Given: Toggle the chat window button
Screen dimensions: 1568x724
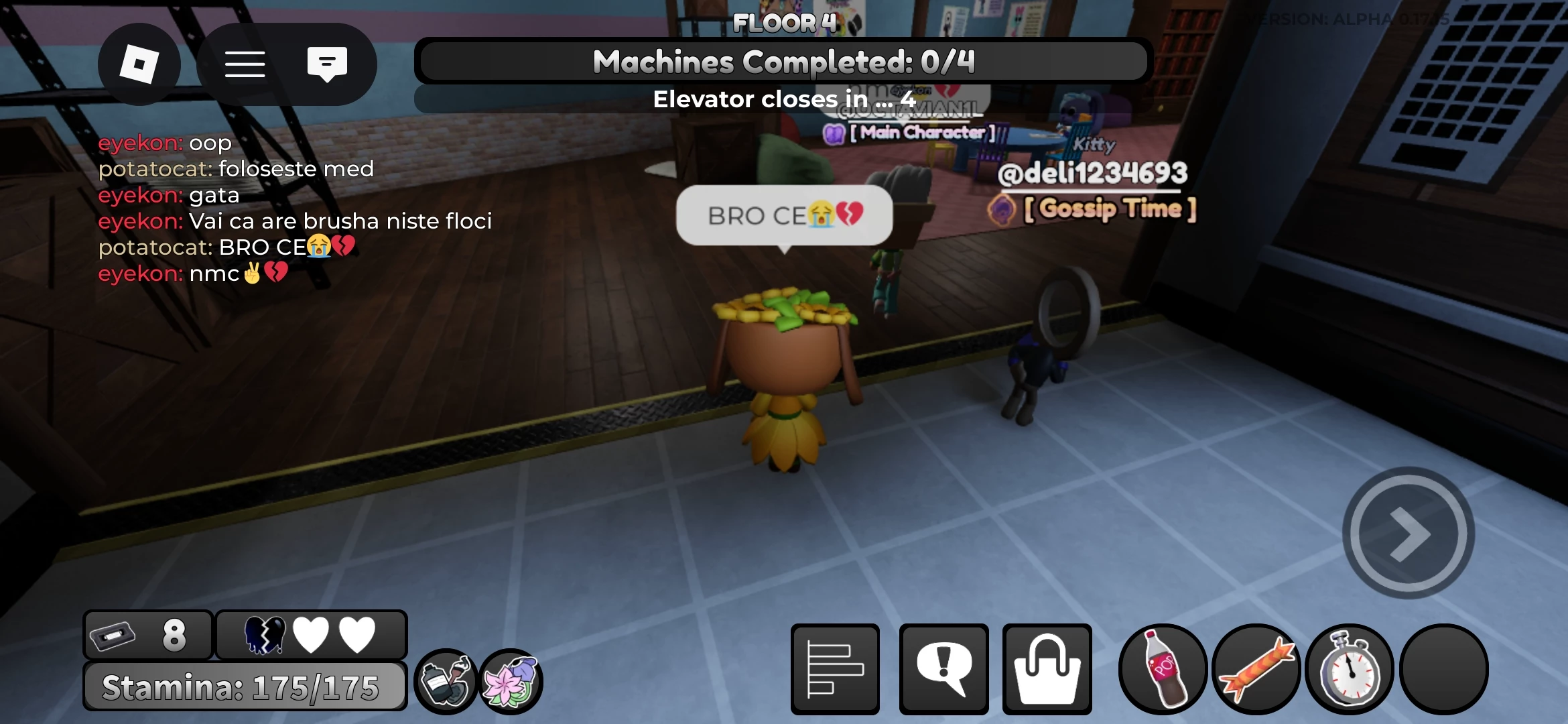Looking at the screenshot, I should point(327,64).
